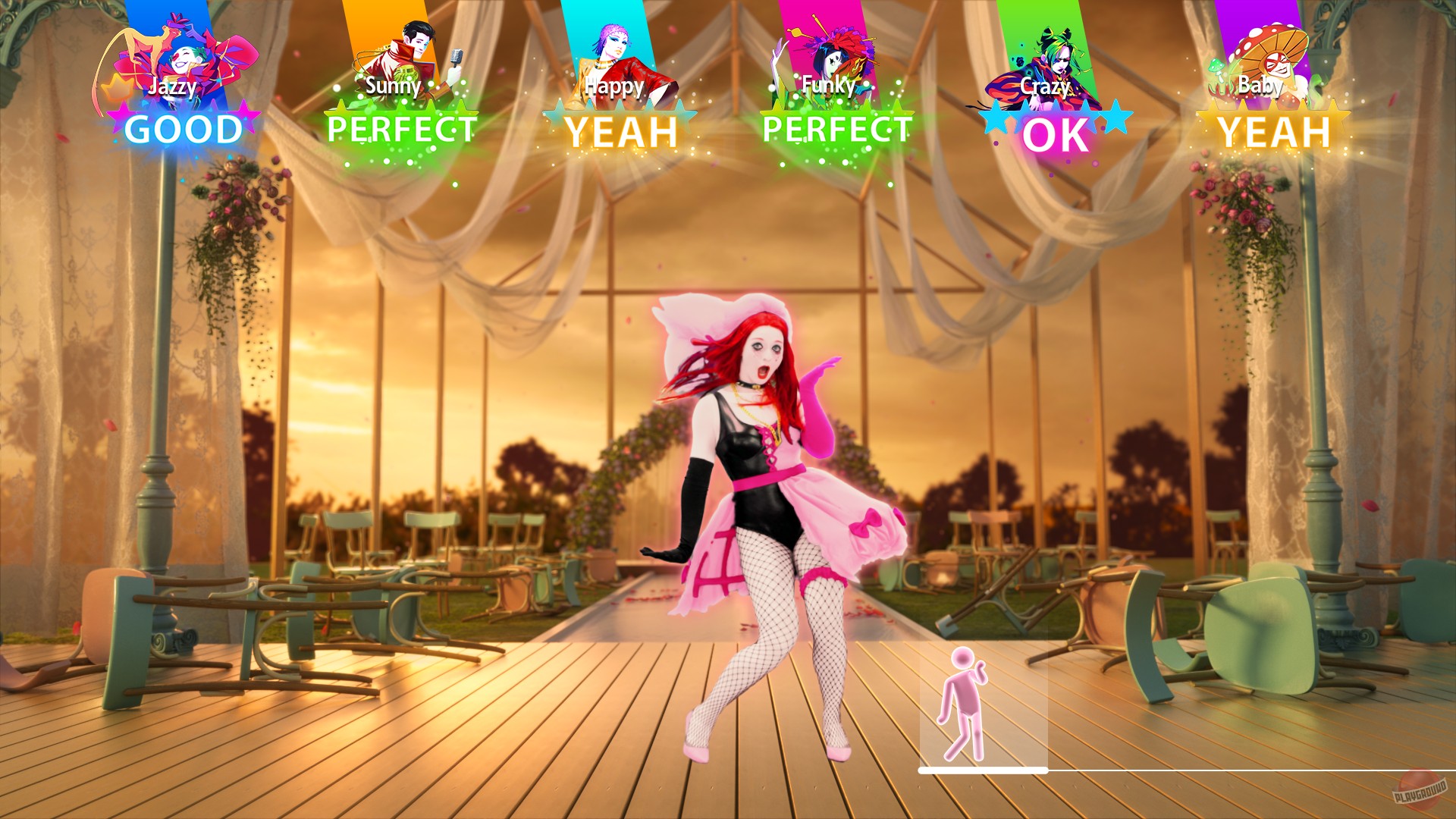Viewport: 1456px width, 819px height.
Task: Select Funky's geisha-style avatar icon
Action: click(x=830, y=53)
